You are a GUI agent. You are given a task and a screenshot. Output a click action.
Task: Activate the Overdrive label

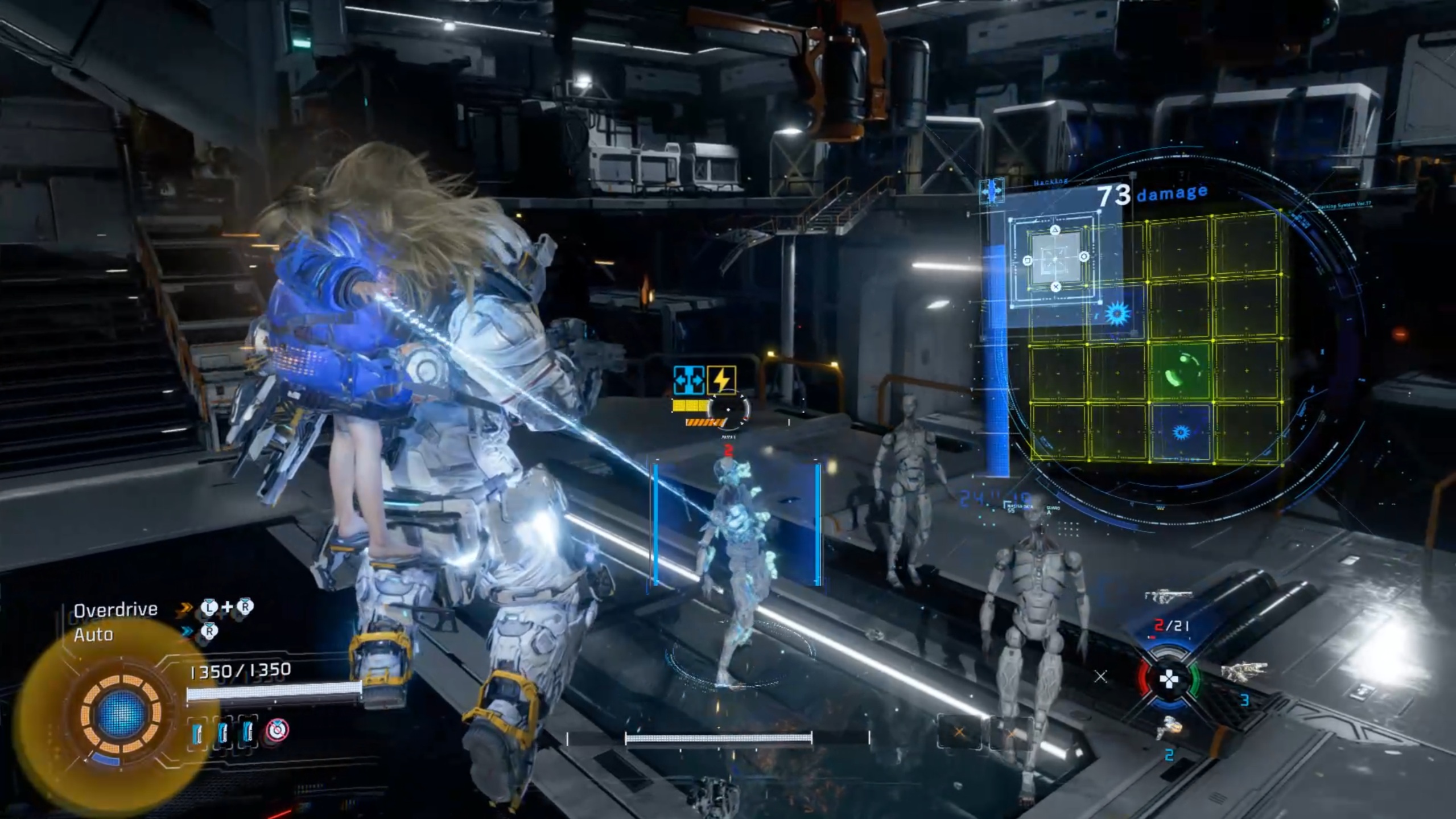[x=116, y=610]
